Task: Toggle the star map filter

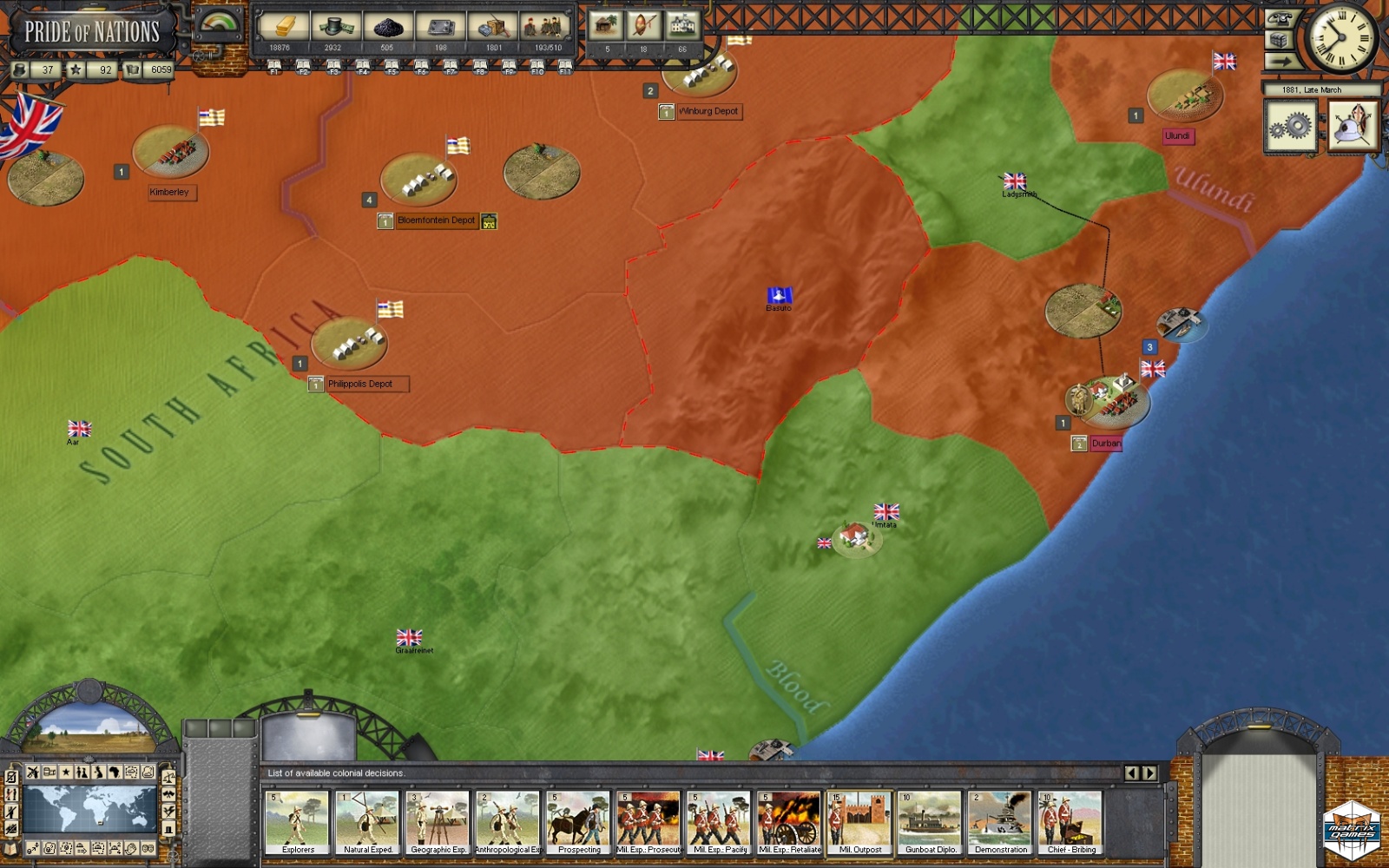Action: tap(65, 772)
